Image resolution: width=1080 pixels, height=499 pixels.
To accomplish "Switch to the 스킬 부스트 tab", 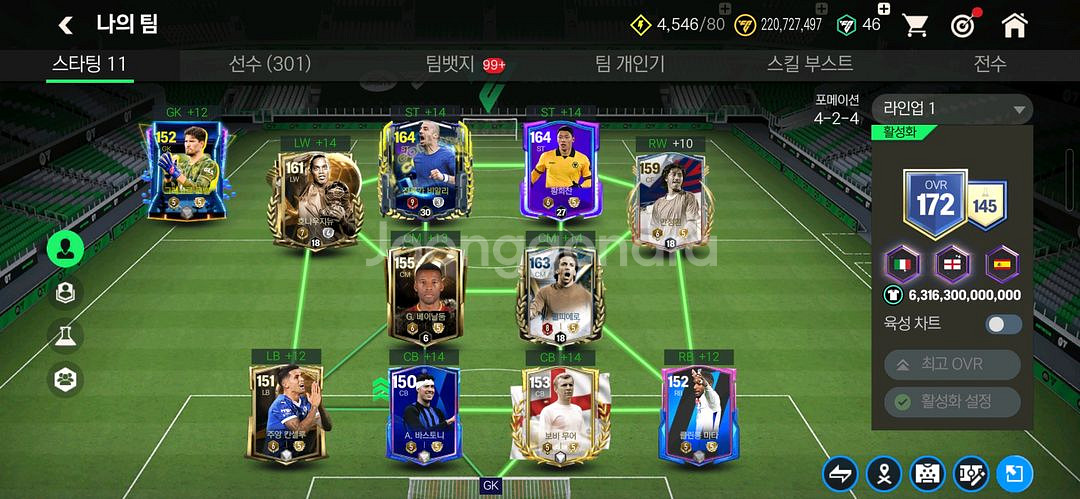I will point(810,64).
